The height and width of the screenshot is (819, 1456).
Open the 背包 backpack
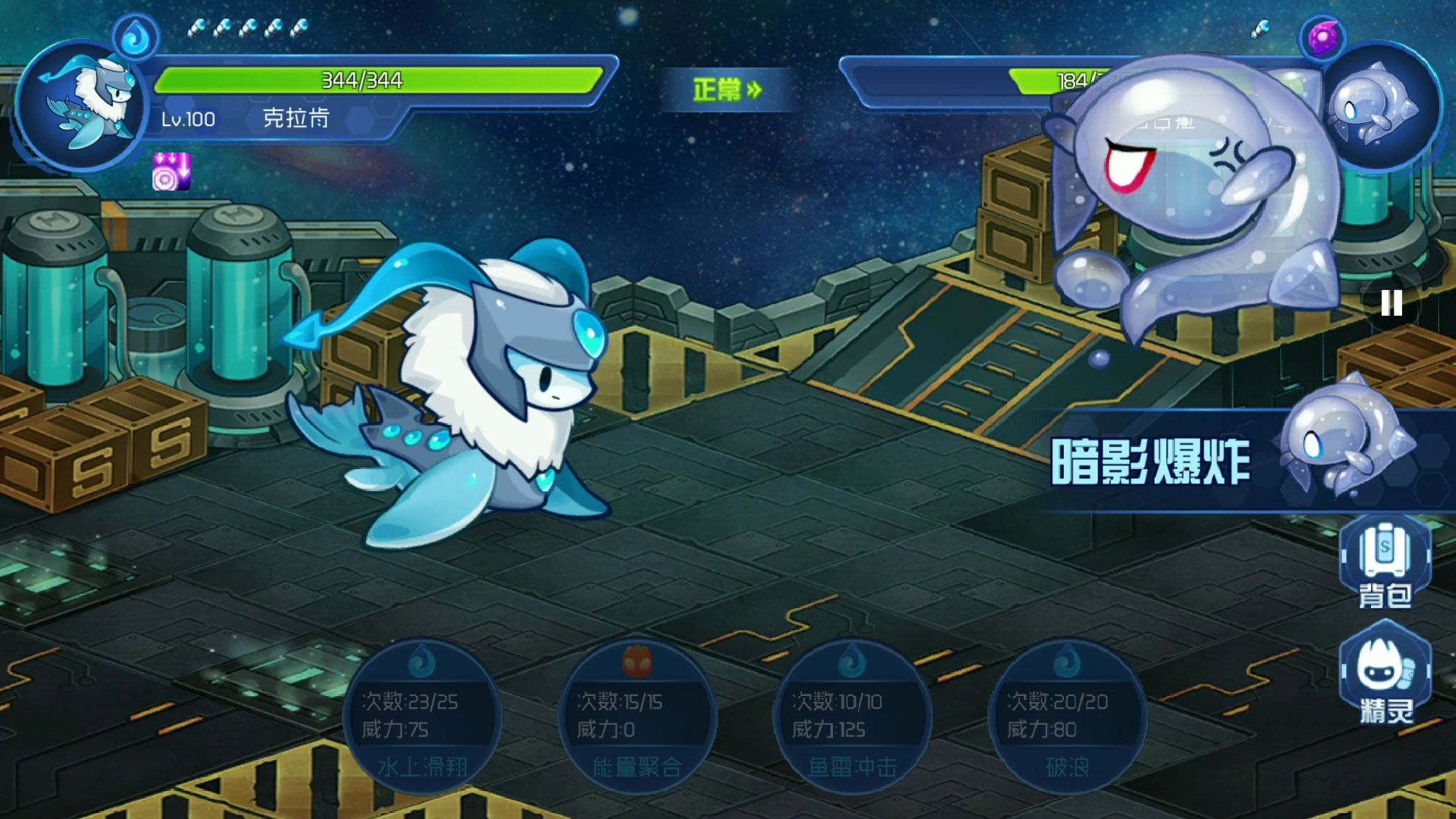point(1385,563)
